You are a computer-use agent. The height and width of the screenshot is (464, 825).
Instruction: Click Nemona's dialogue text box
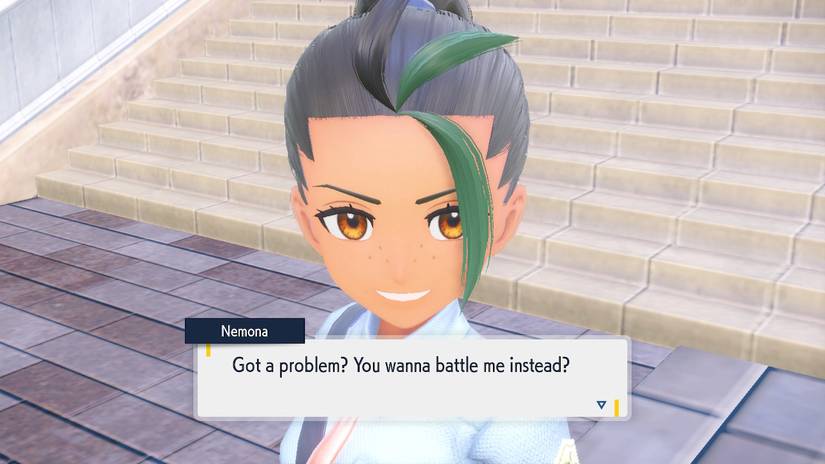point(412,377)
